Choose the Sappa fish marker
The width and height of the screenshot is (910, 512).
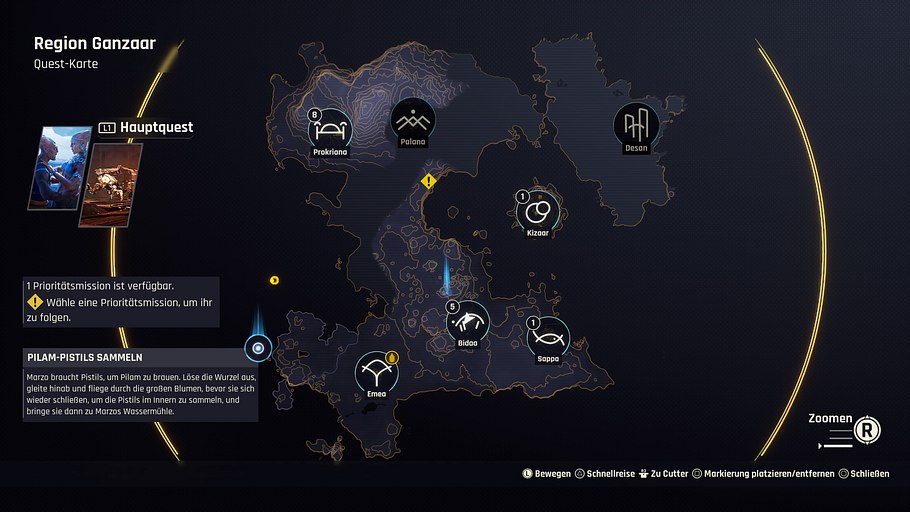548,338
